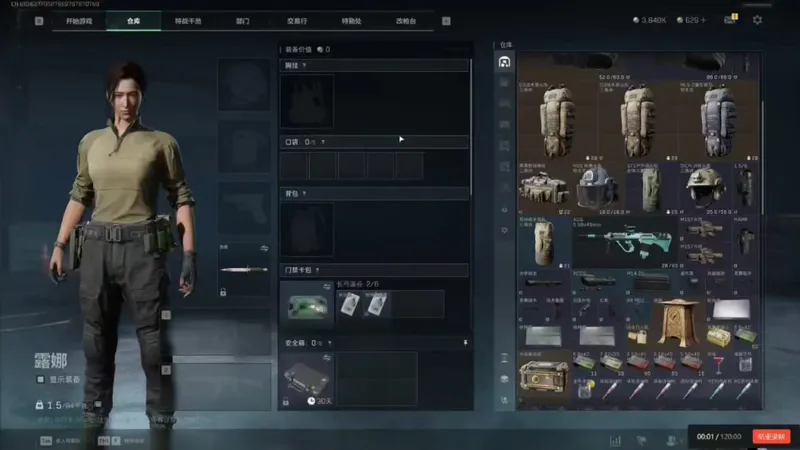800x450 pixels.
Task: Toggle the 显示装备 checkbox
Action: point(41,380)
